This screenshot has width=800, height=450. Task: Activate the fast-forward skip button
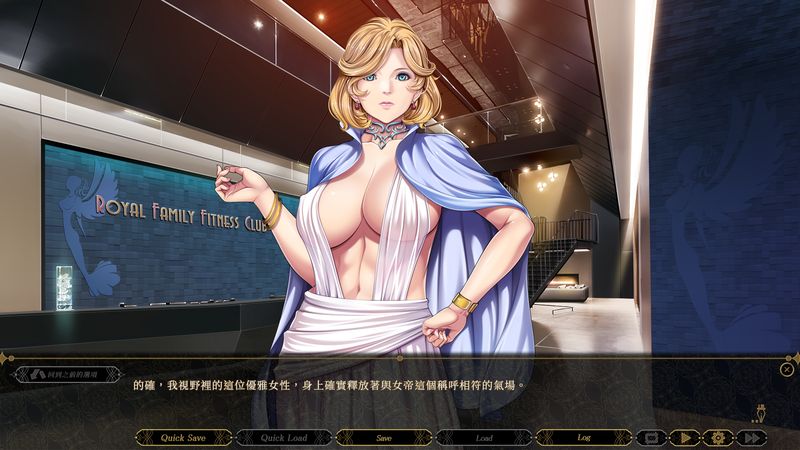(751, 437)
